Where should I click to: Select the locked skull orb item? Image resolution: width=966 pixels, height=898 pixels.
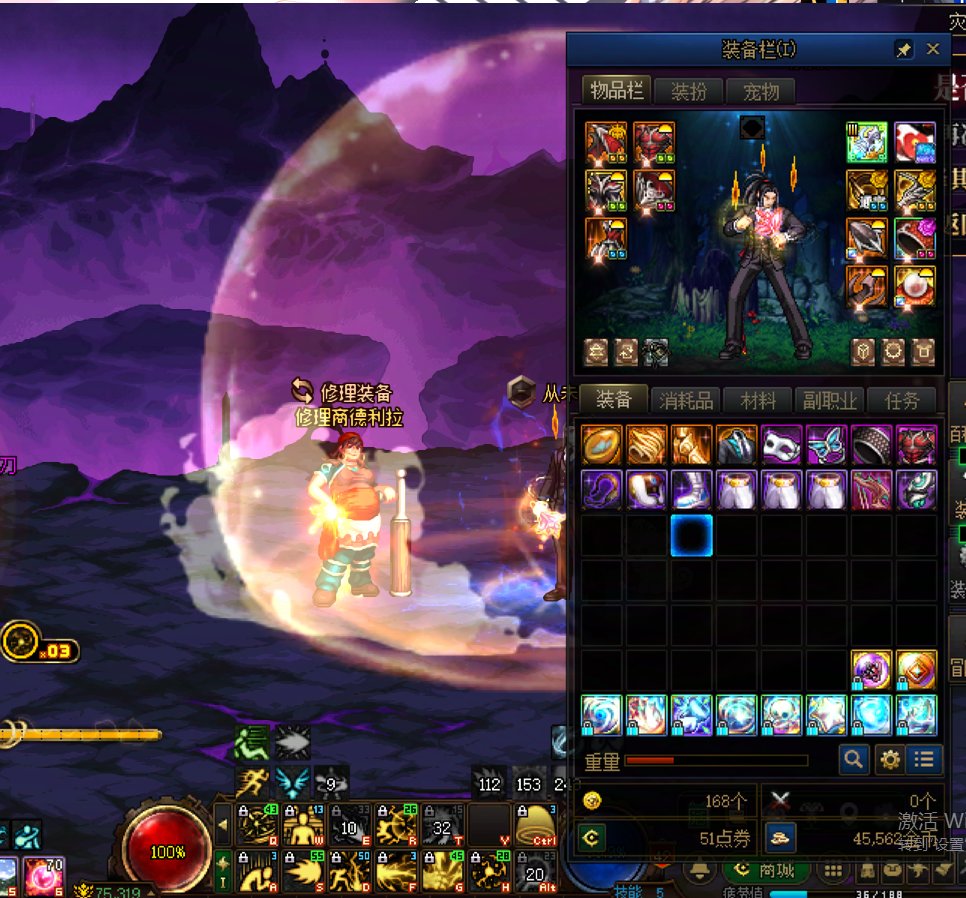(782, 715)
